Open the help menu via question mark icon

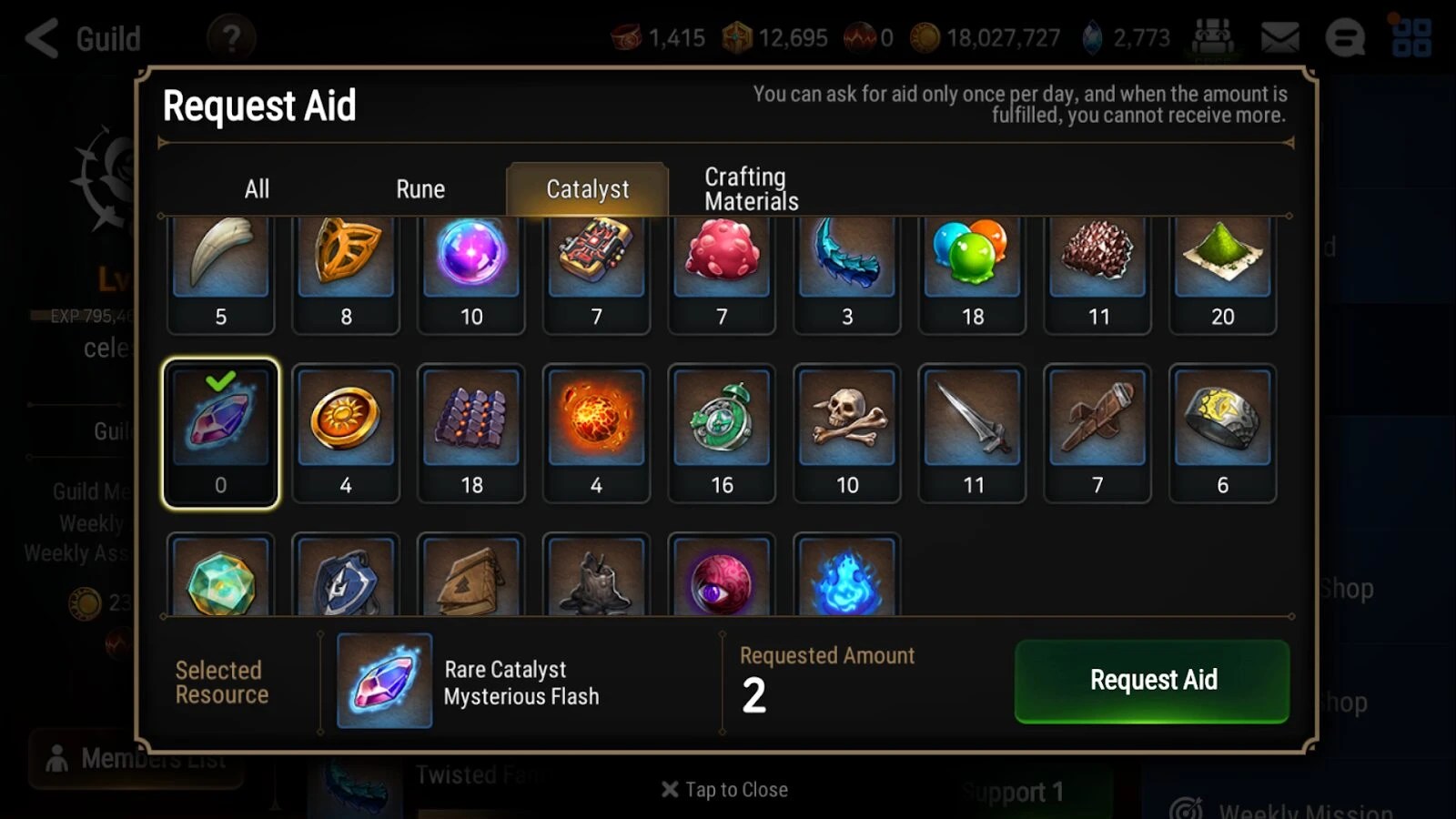231,38
